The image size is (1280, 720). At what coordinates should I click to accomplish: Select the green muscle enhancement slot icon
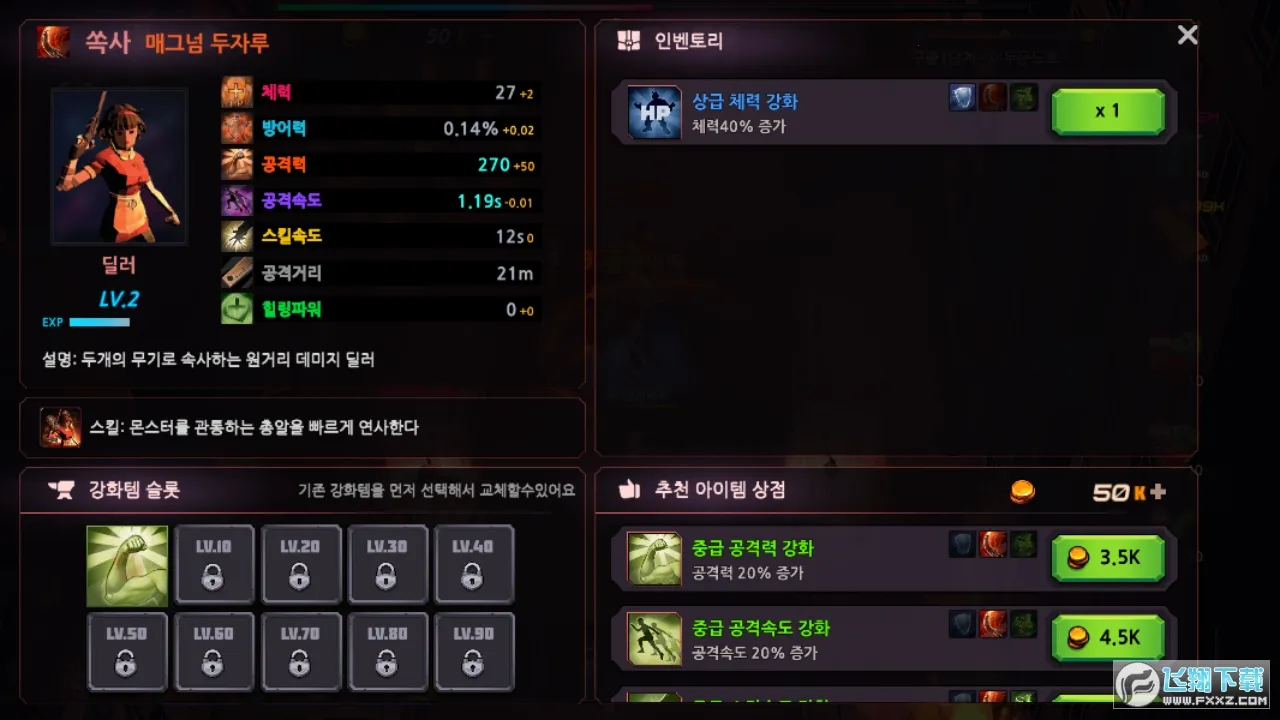pyautogui.click(x=127, y=563)
